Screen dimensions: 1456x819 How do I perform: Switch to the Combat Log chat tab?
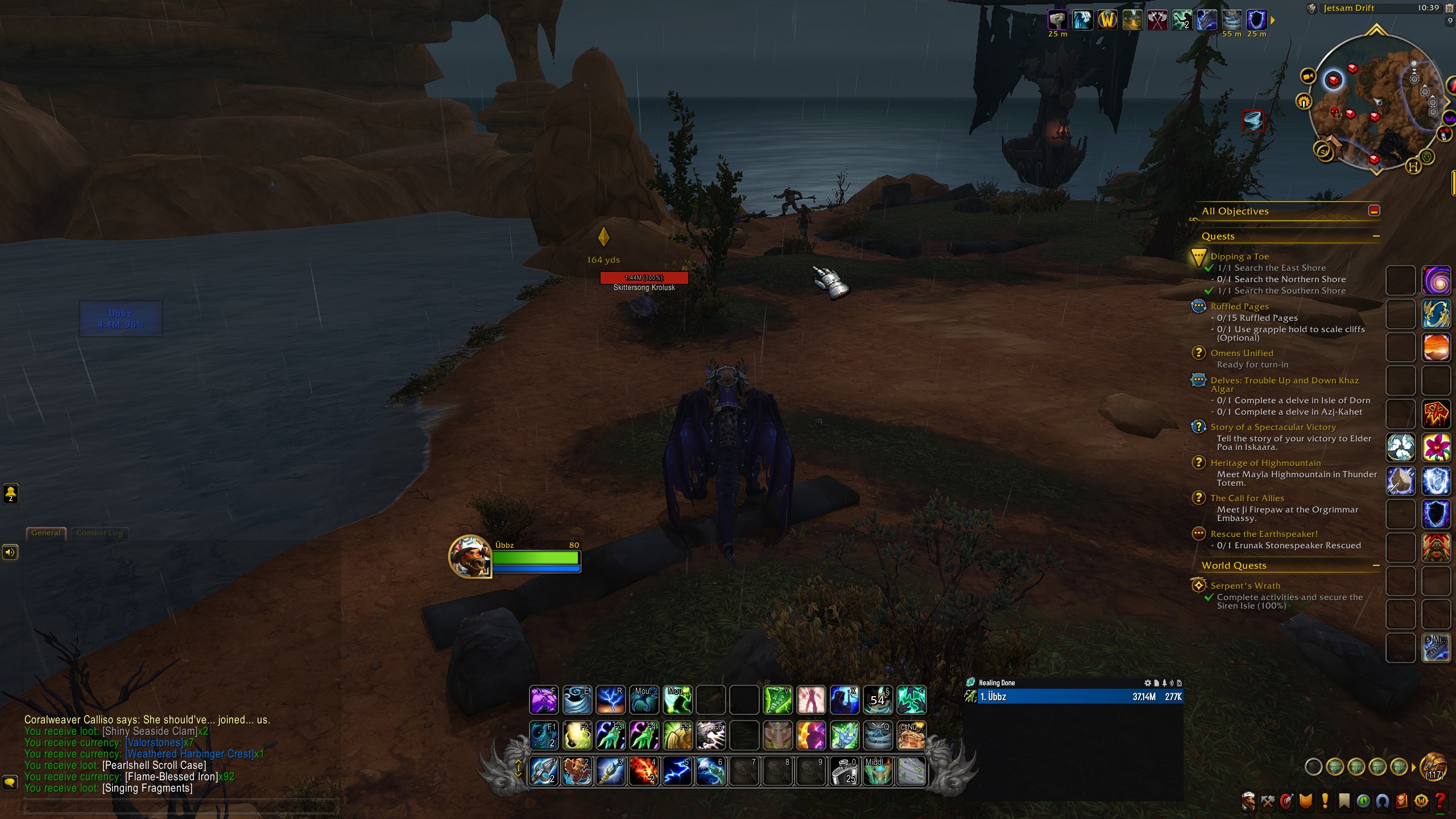point(100,533)
